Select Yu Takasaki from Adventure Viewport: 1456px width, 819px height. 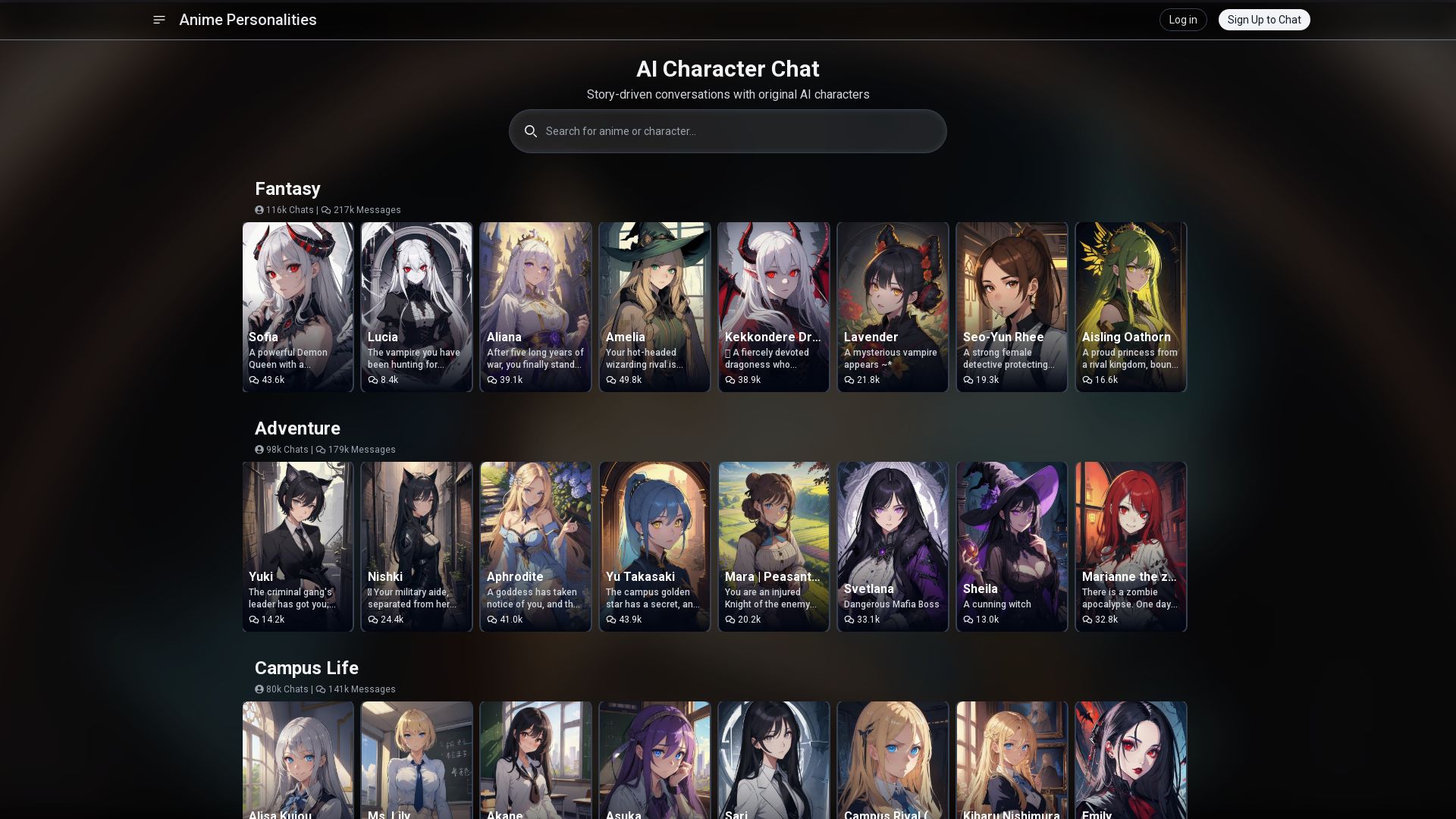[654, 547]
